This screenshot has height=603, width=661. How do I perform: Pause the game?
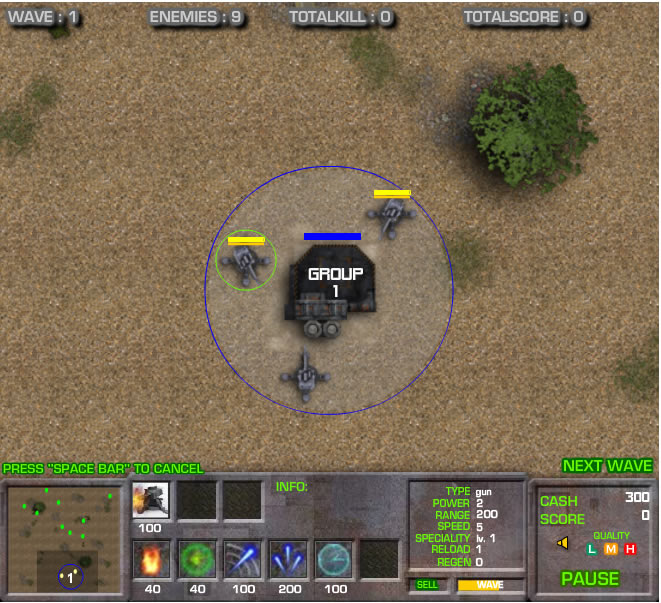click(x=589, y=578)
